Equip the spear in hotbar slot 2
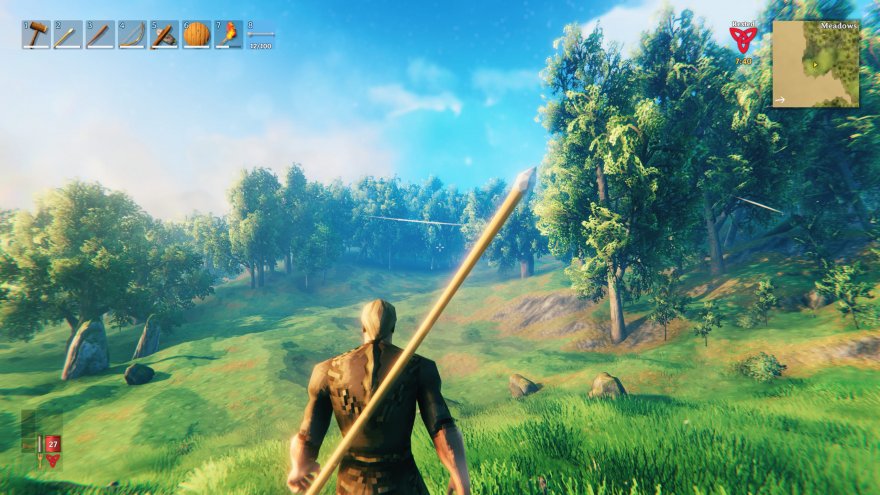The image size is (880, 495). pos(69,35)
